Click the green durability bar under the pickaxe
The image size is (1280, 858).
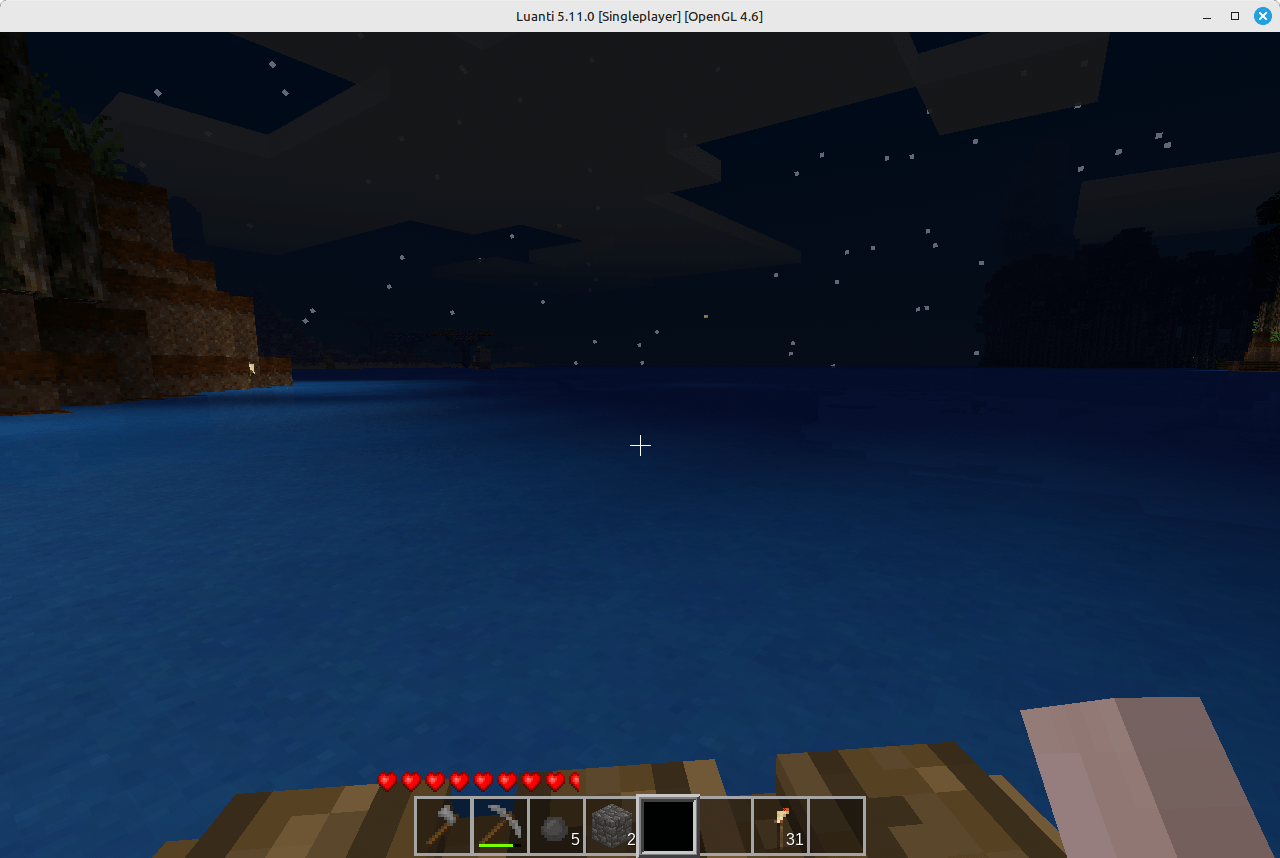[x=500, y=845]
